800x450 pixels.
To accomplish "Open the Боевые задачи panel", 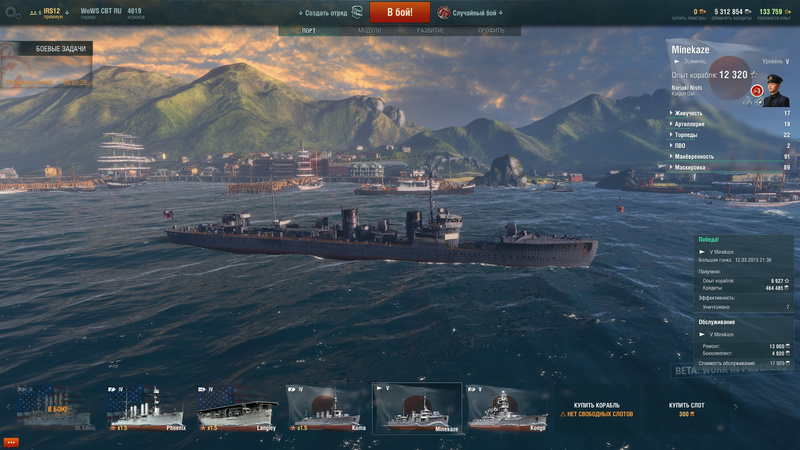I will pyautogui.click(x=46, y=49).
